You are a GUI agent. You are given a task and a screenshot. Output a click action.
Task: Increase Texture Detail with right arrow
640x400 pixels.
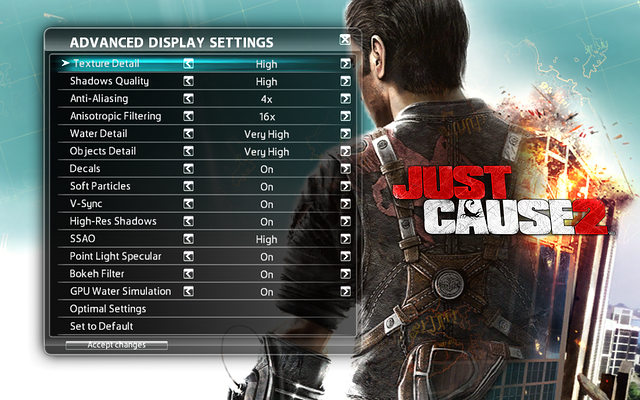click(345, 64)
